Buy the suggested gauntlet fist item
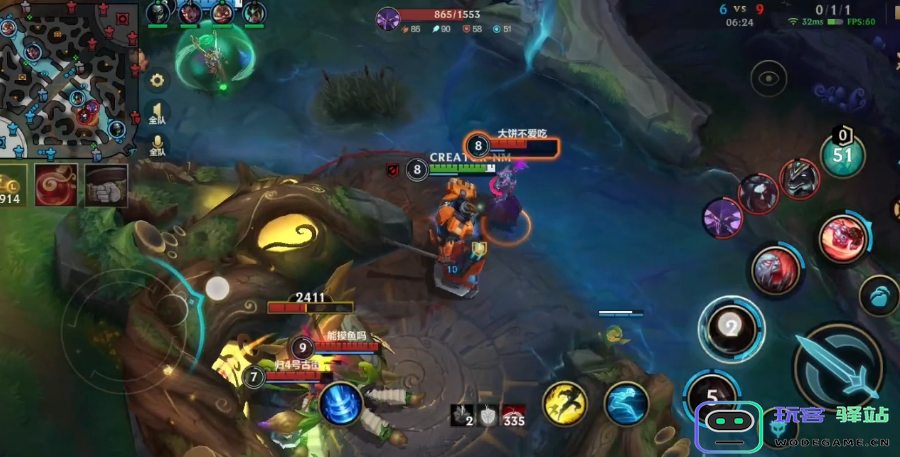 pos(106,185)
